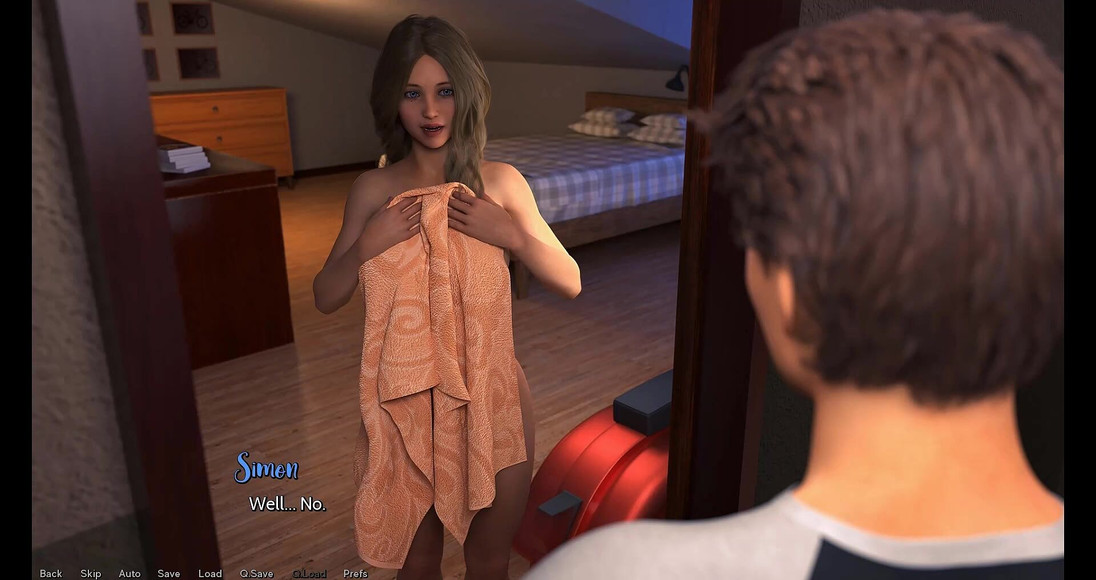Quick save with Q.Save

point(256,573)
